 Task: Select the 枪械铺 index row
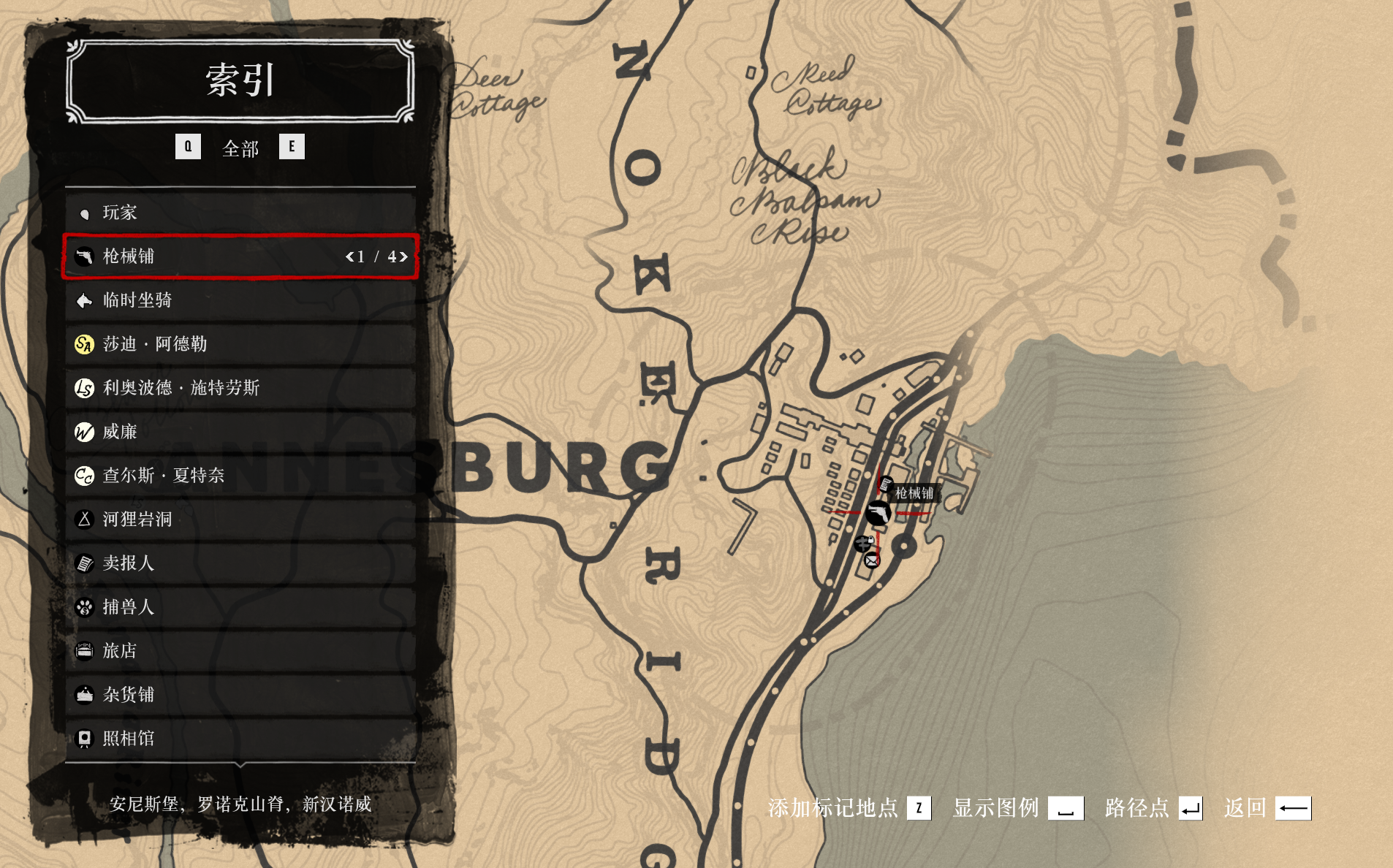click(219, 256)
